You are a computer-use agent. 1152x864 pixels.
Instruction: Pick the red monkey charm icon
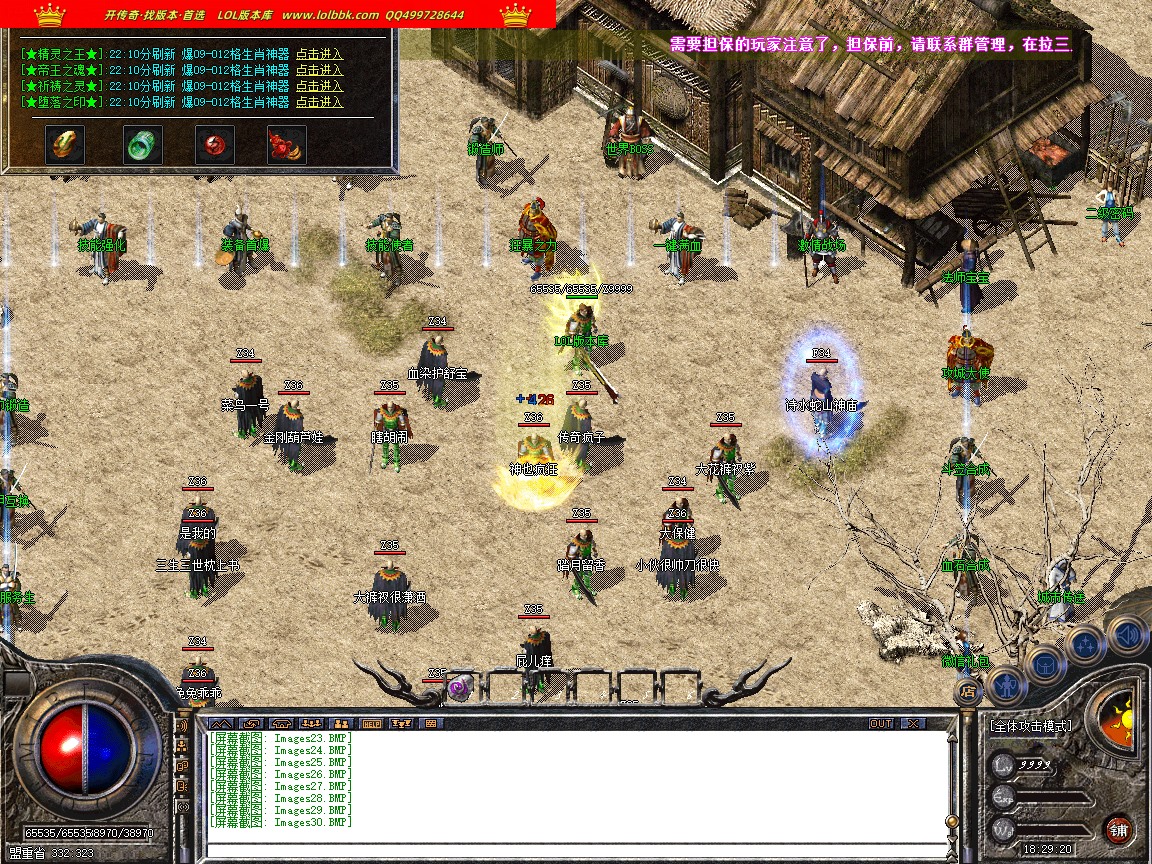click(286, 145)
